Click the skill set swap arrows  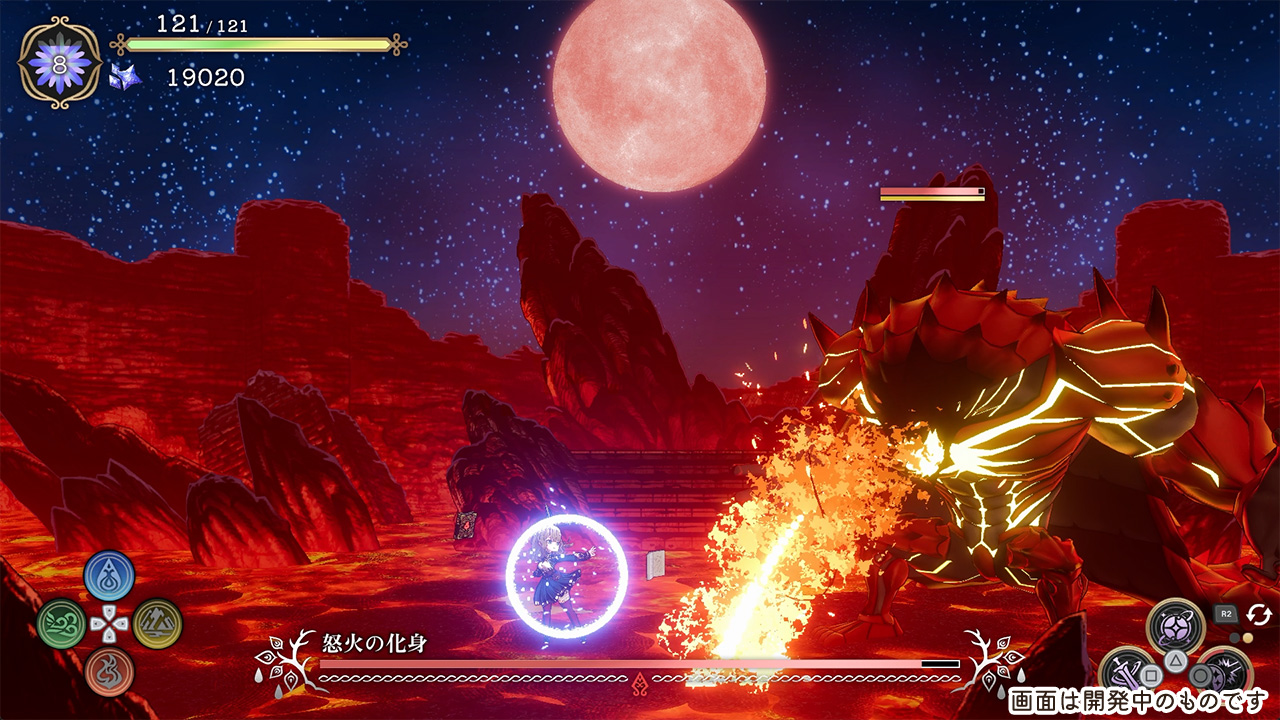pyautogui.click(x=1258, y=614)
